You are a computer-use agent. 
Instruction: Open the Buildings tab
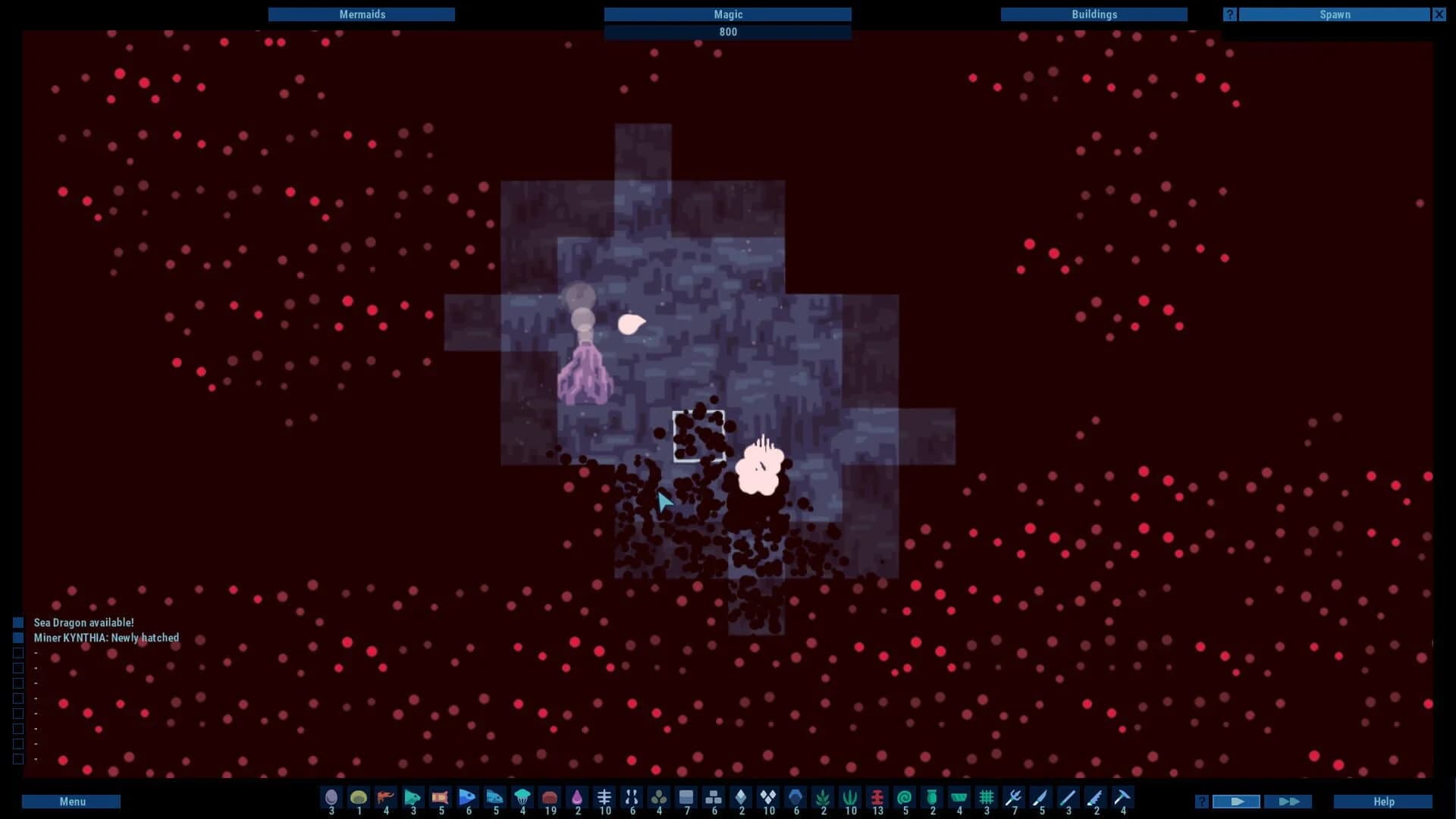coord(1094,14)
